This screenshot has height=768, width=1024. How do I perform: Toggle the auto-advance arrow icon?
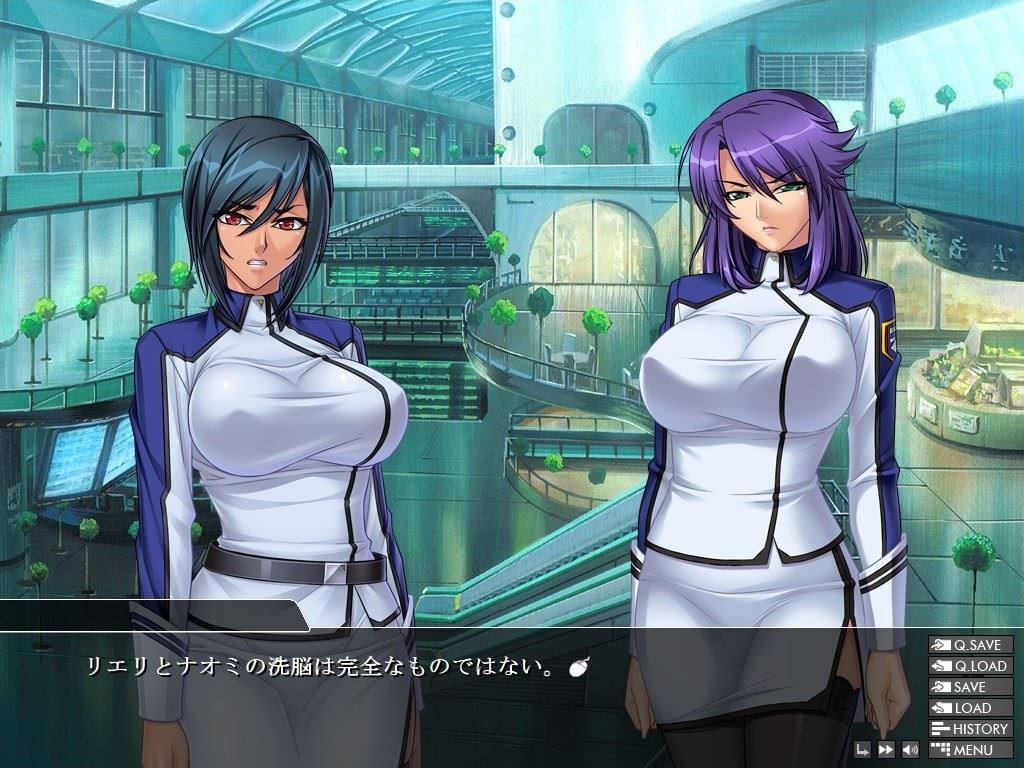863,750
